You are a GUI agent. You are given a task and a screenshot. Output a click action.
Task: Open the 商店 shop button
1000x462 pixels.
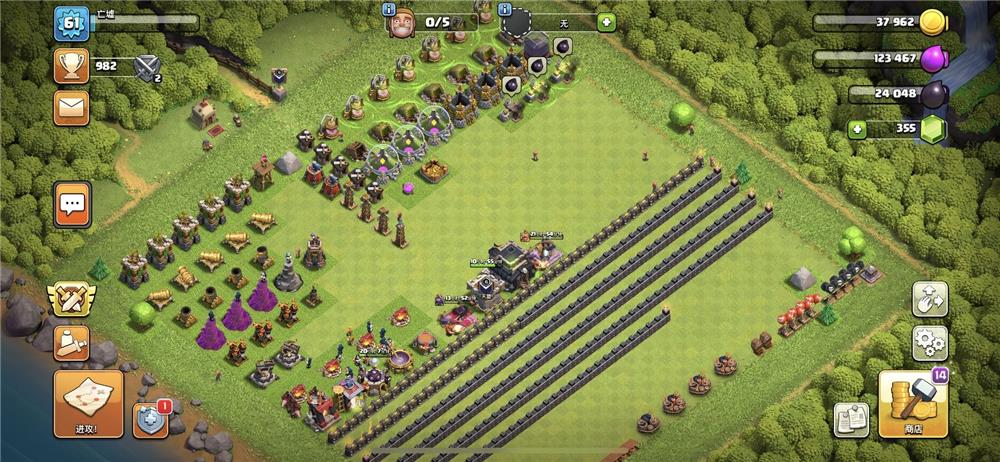click(912, 404)
